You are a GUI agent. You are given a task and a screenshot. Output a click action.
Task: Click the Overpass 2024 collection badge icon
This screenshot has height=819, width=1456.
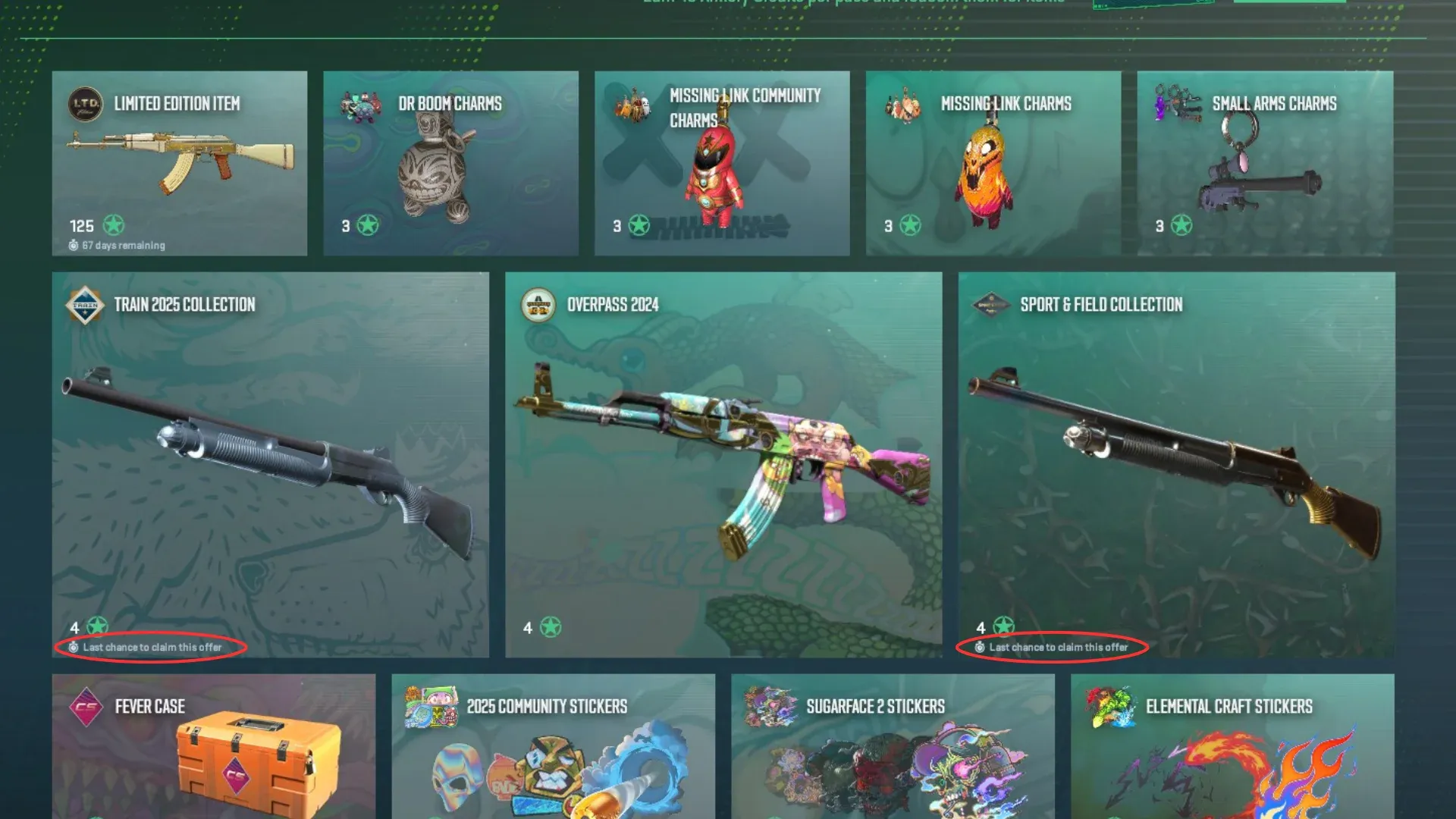[x=538, y=306]
